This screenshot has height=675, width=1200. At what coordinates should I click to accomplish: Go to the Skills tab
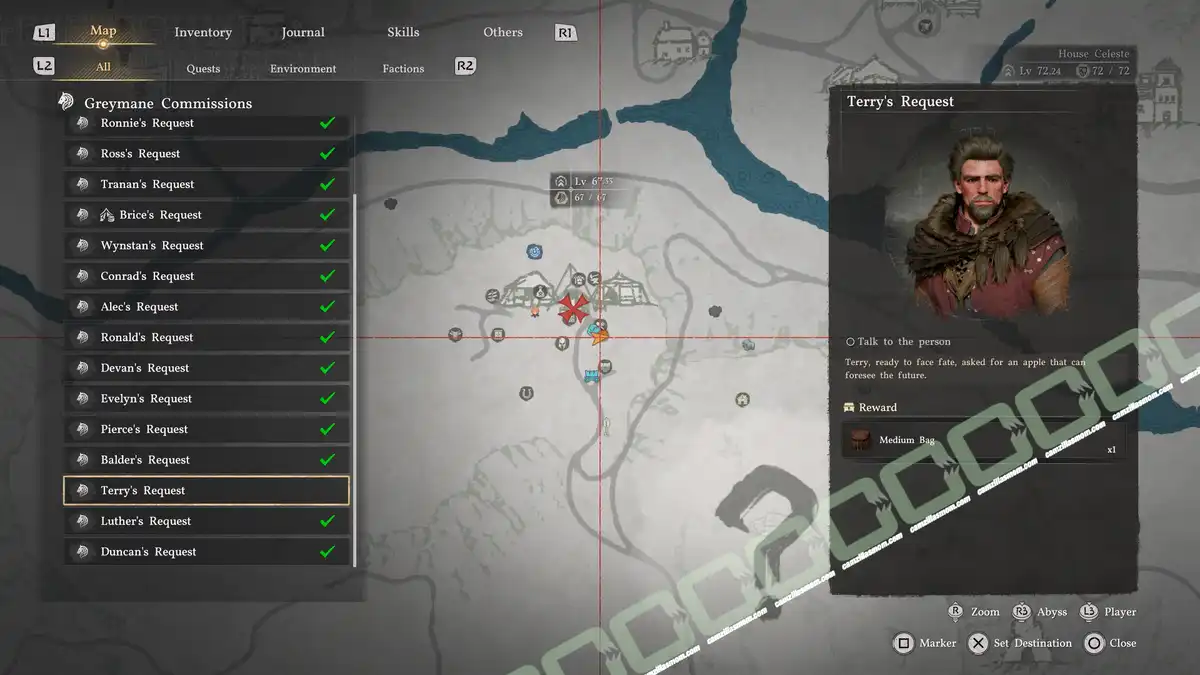point(403,32)
